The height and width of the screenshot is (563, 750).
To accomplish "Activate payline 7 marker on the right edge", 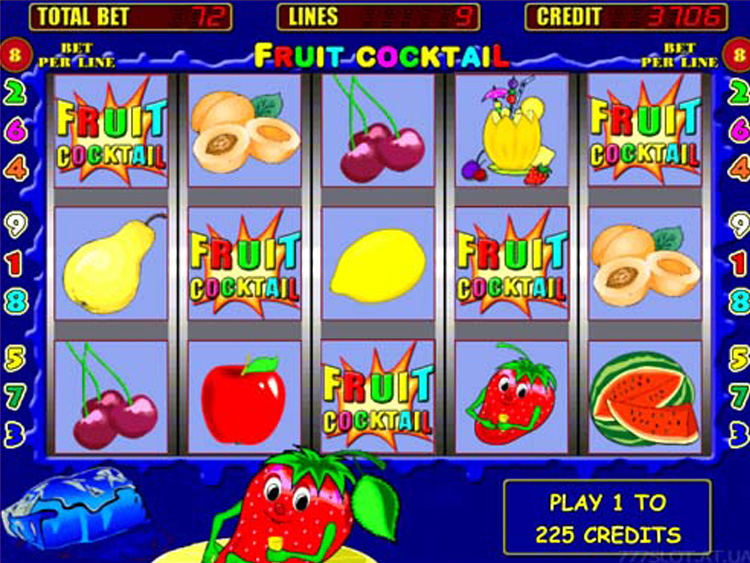I will pos(739,396).
